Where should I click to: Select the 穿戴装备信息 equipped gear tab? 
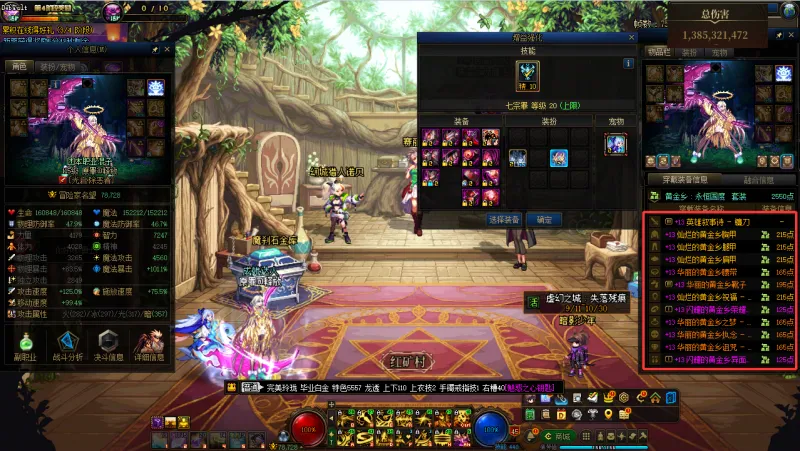pos(684,180)
